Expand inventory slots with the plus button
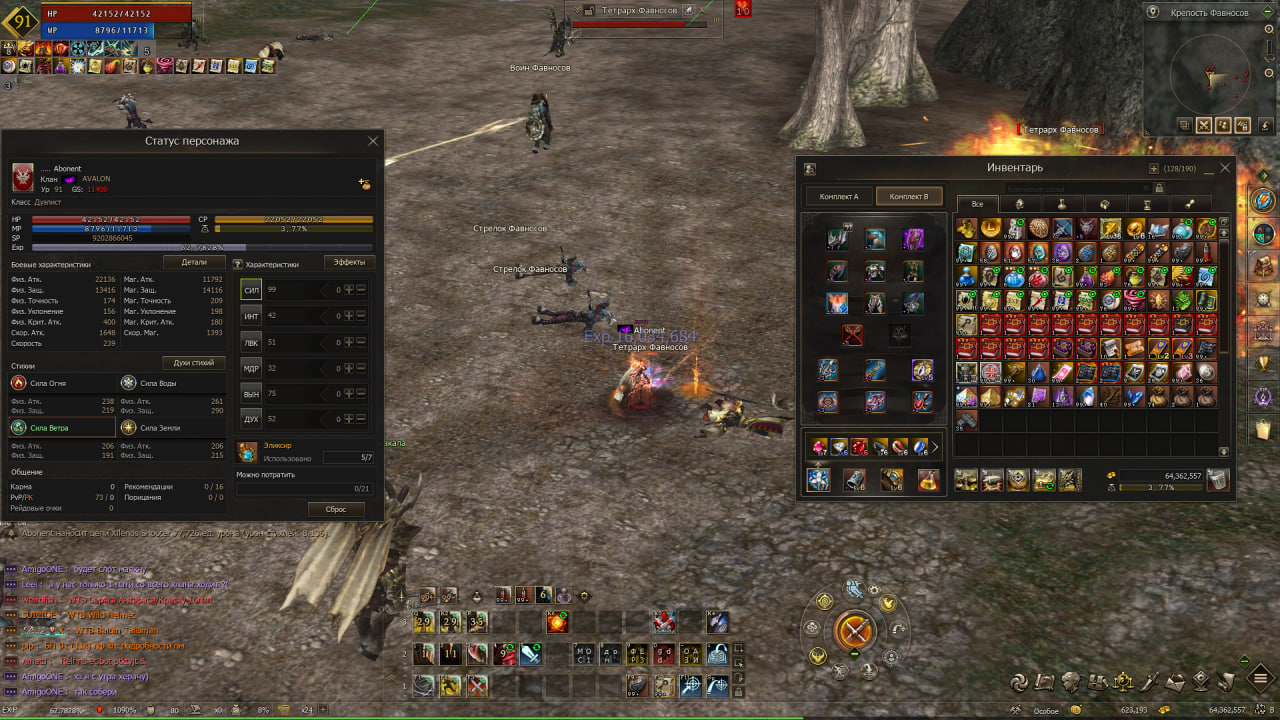This screenshot has height=720, width=1280. pyautogui.click(x=1154, y=169)
